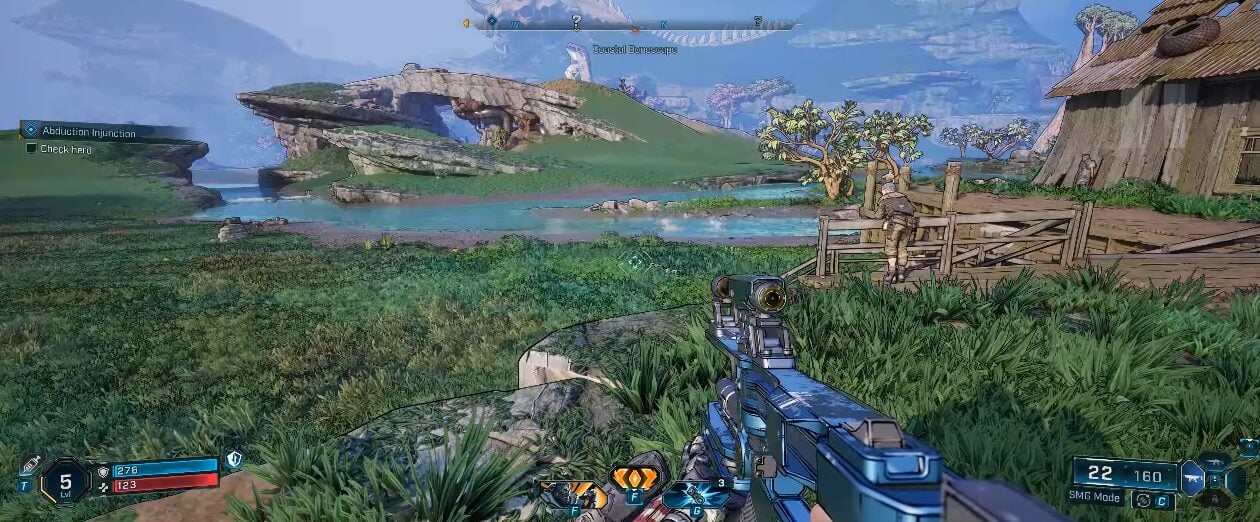
Task: Use the repair kit syringe icon
Action: pos(29,465)
